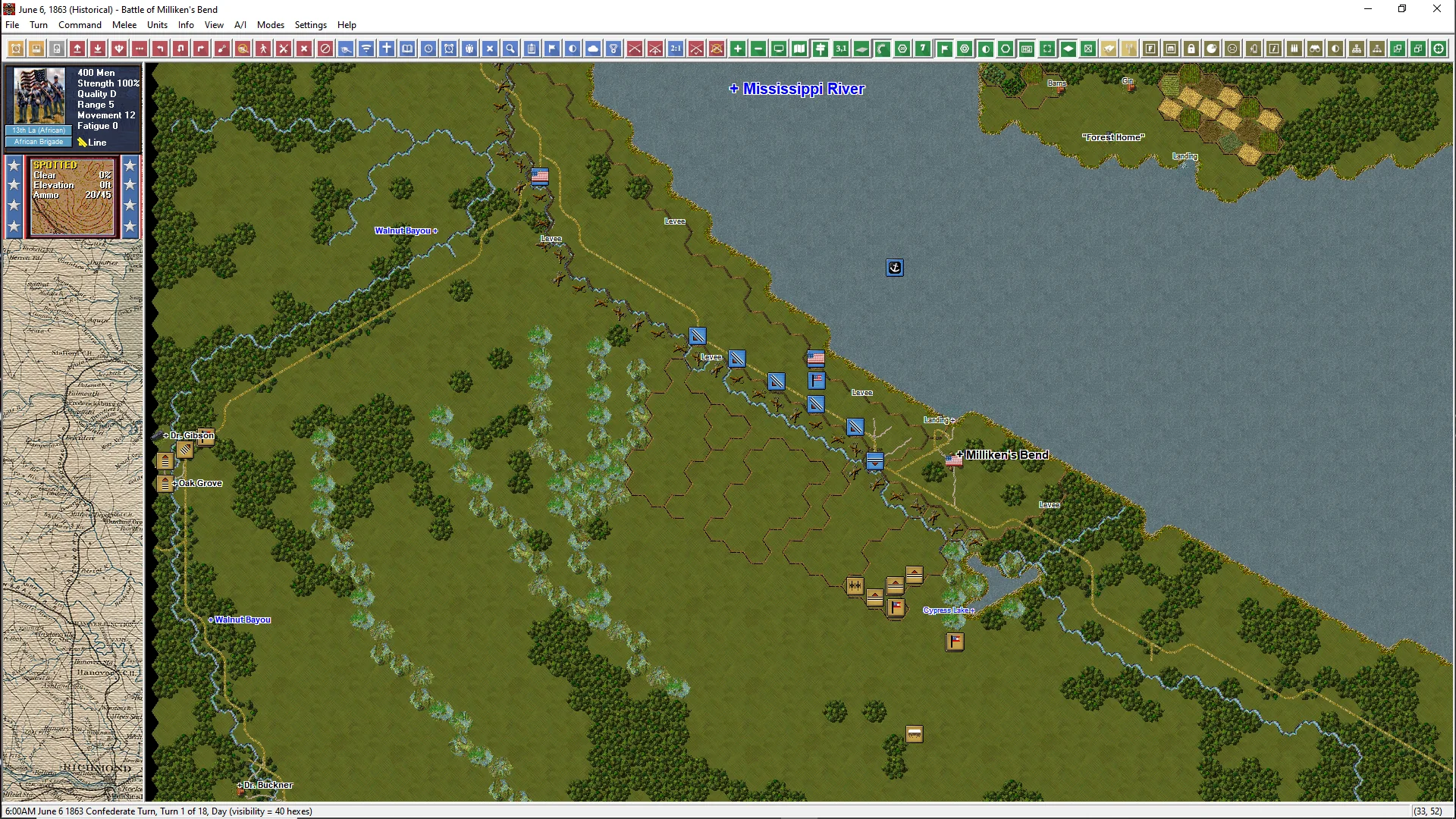Viewport: 1456px width, 819px height.
Task: Click the red walking man toolbar button
Action: point(263,49)
